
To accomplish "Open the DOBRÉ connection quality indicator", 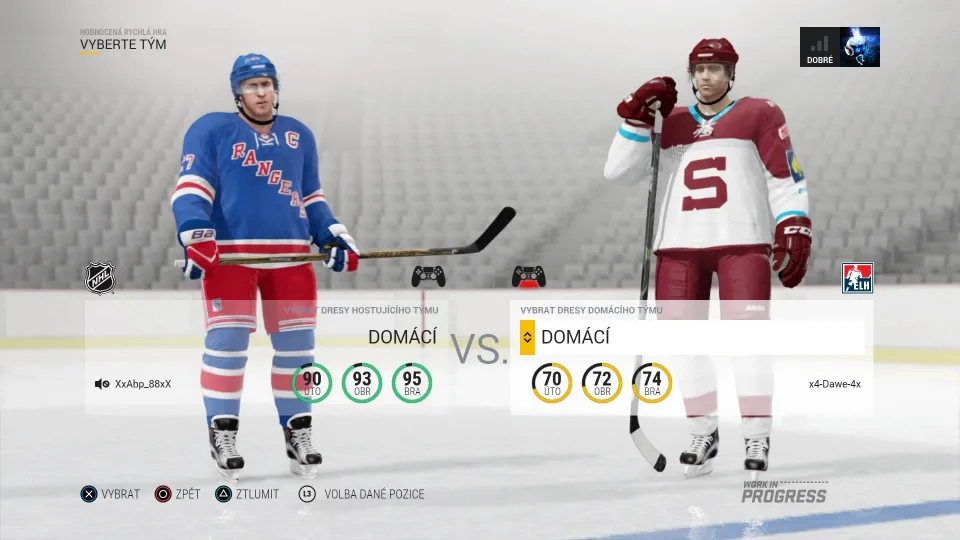I will (x=840, y=47).
